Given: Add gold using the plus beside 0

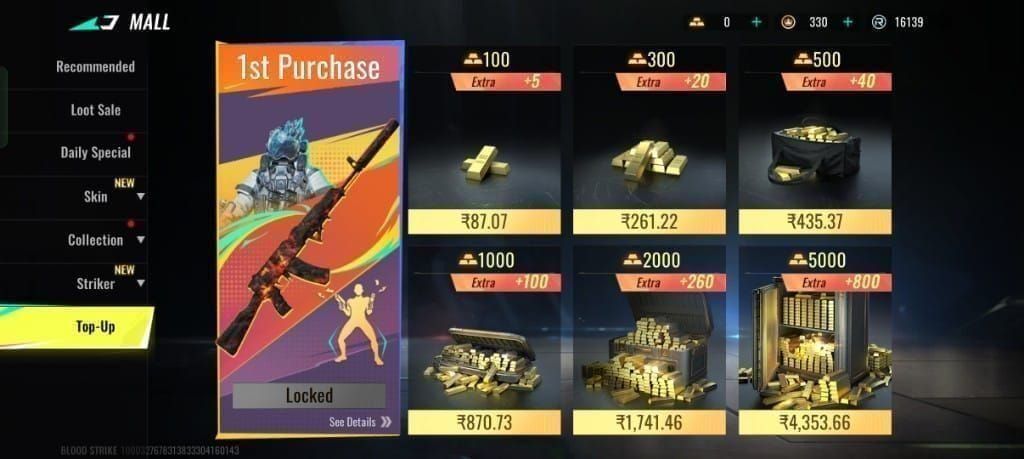Looking at the screenshot, I should coord(756,22).
